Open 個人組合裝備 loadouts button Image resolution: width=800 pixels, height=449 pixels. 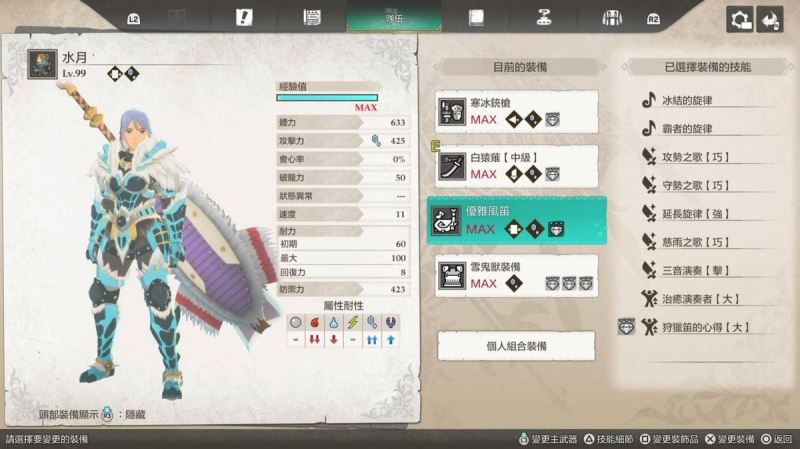[x=516, y=345]
